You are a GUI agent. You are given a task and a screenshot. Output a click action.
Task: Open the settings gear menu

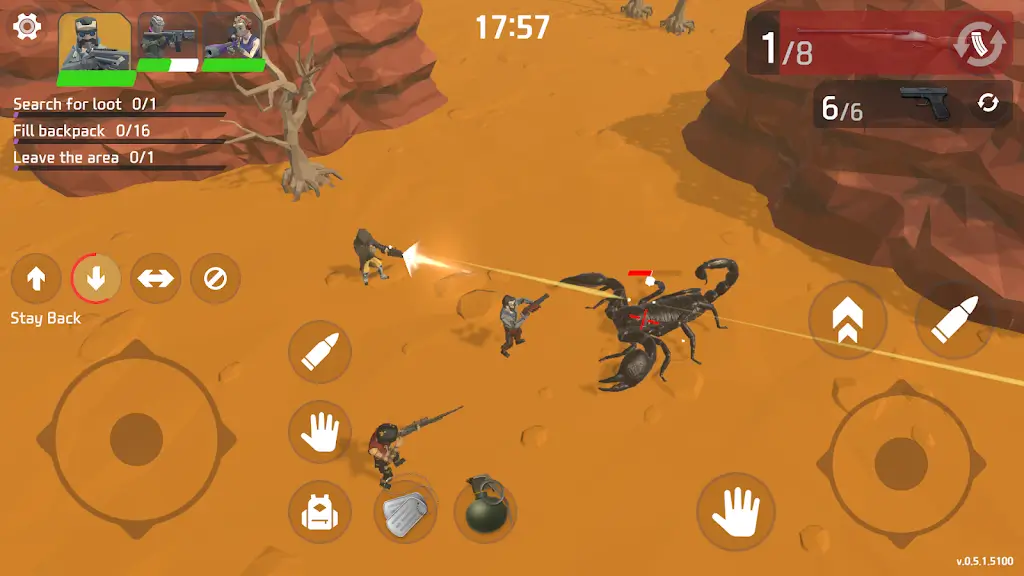point(27,27)
